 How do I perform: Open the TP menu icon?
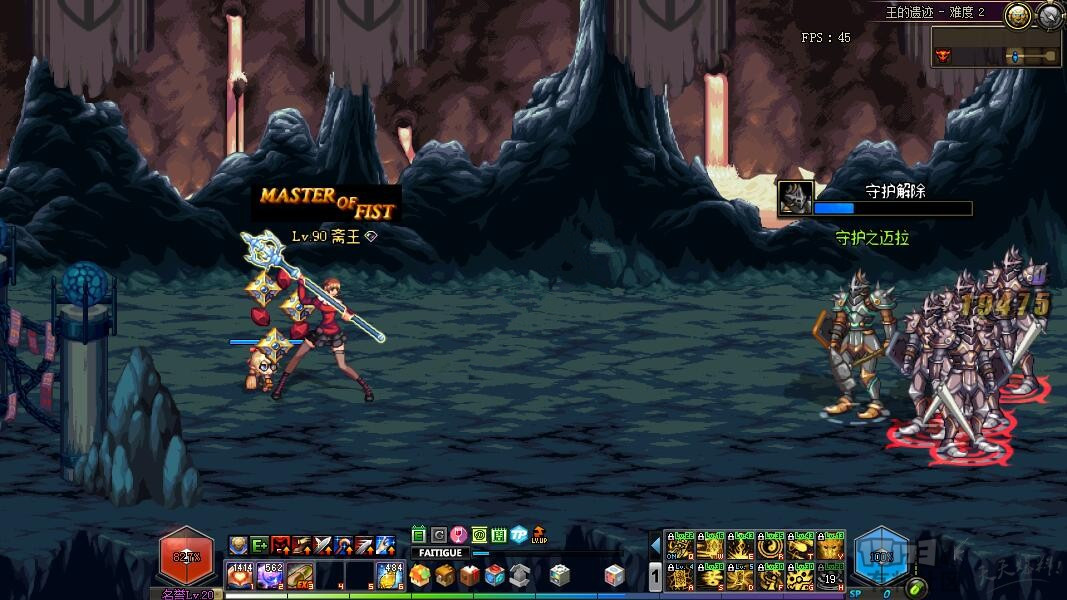[519, 535]
